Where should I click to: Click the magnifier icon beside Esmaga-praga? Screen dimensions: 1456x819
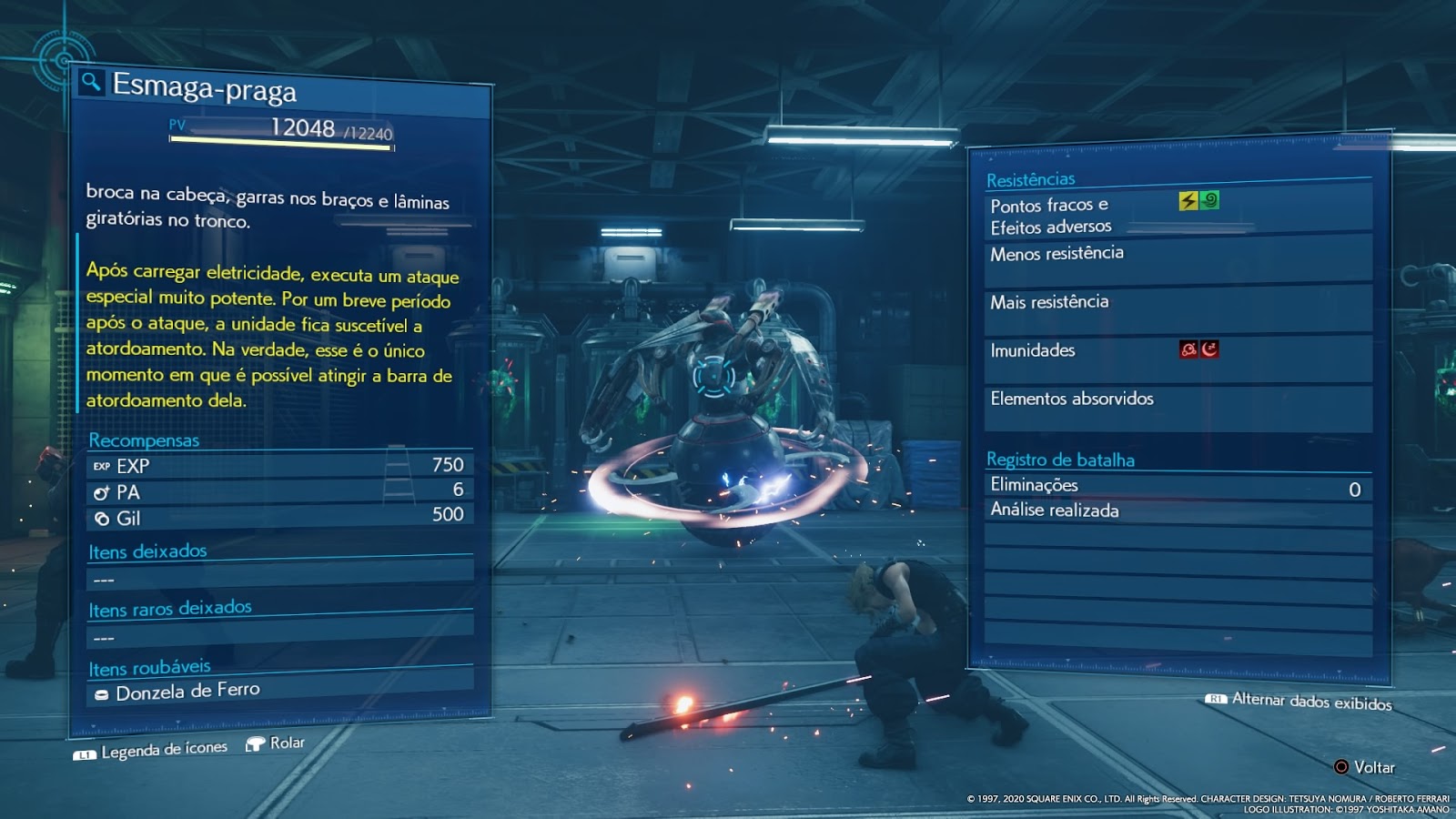click(x=91, y=83)
